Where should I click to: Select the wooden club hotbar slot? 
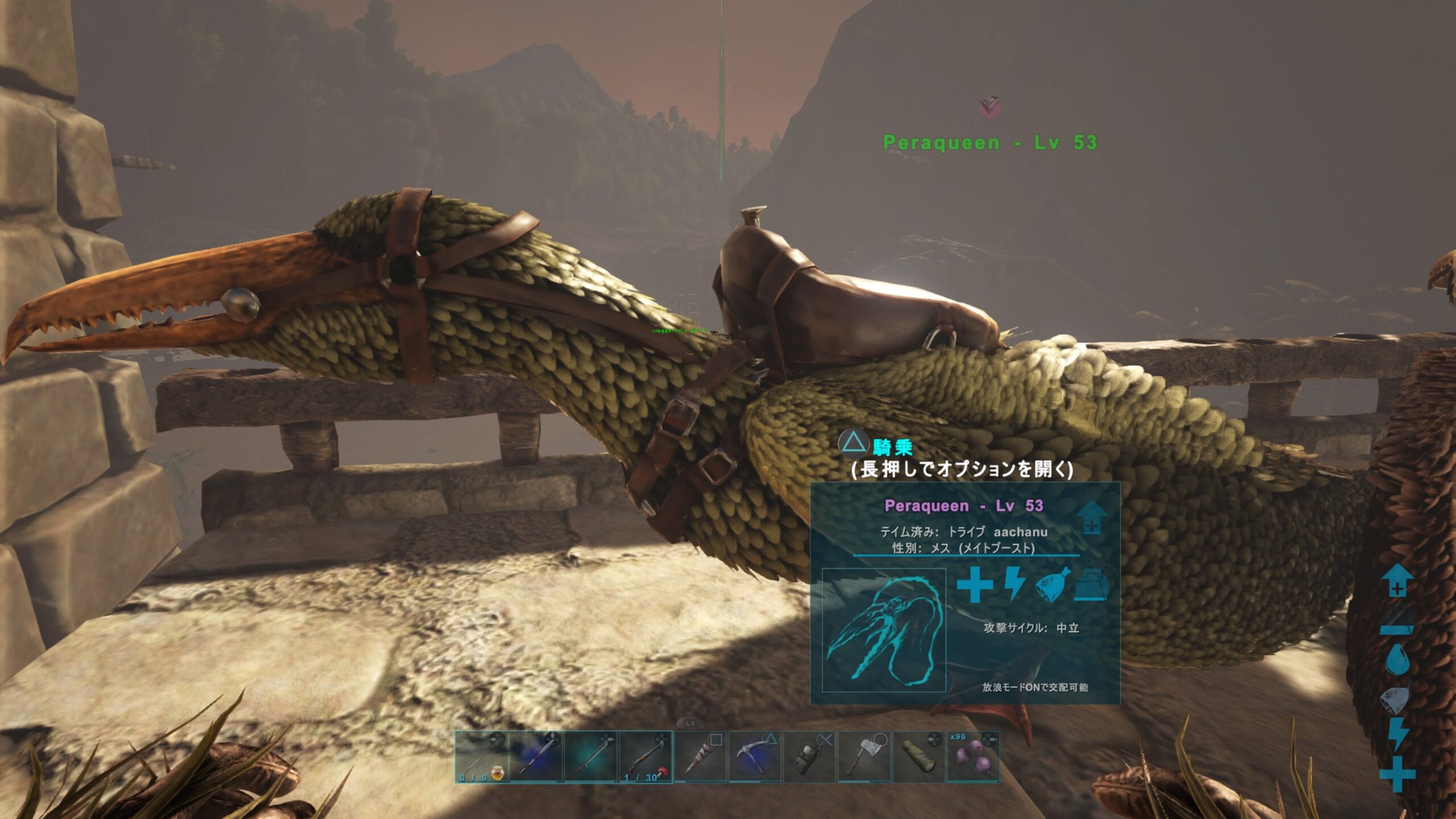tap(700, 757)
